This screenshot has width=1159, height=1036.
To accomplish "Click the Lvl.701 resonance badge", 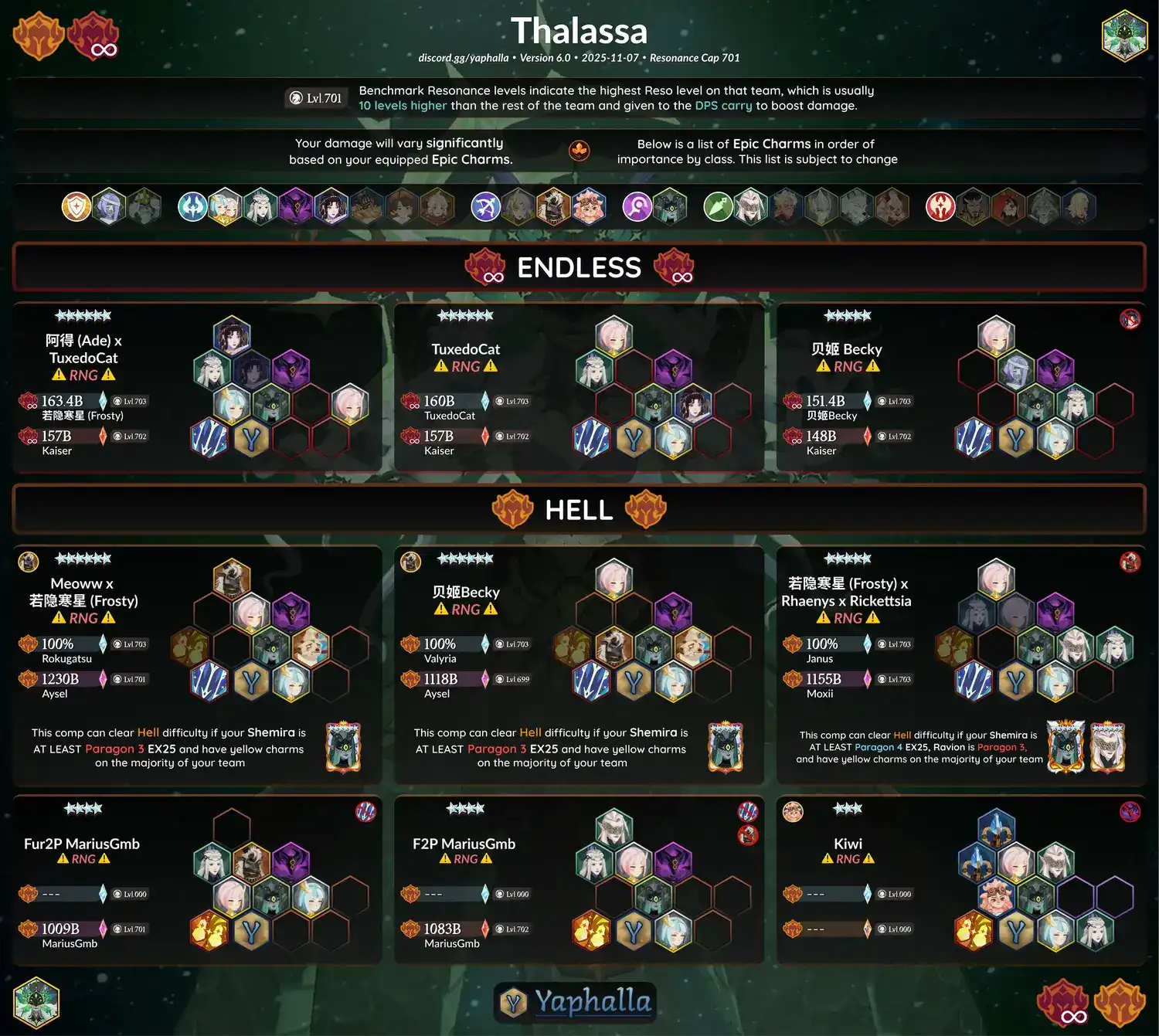I will 316,98.
